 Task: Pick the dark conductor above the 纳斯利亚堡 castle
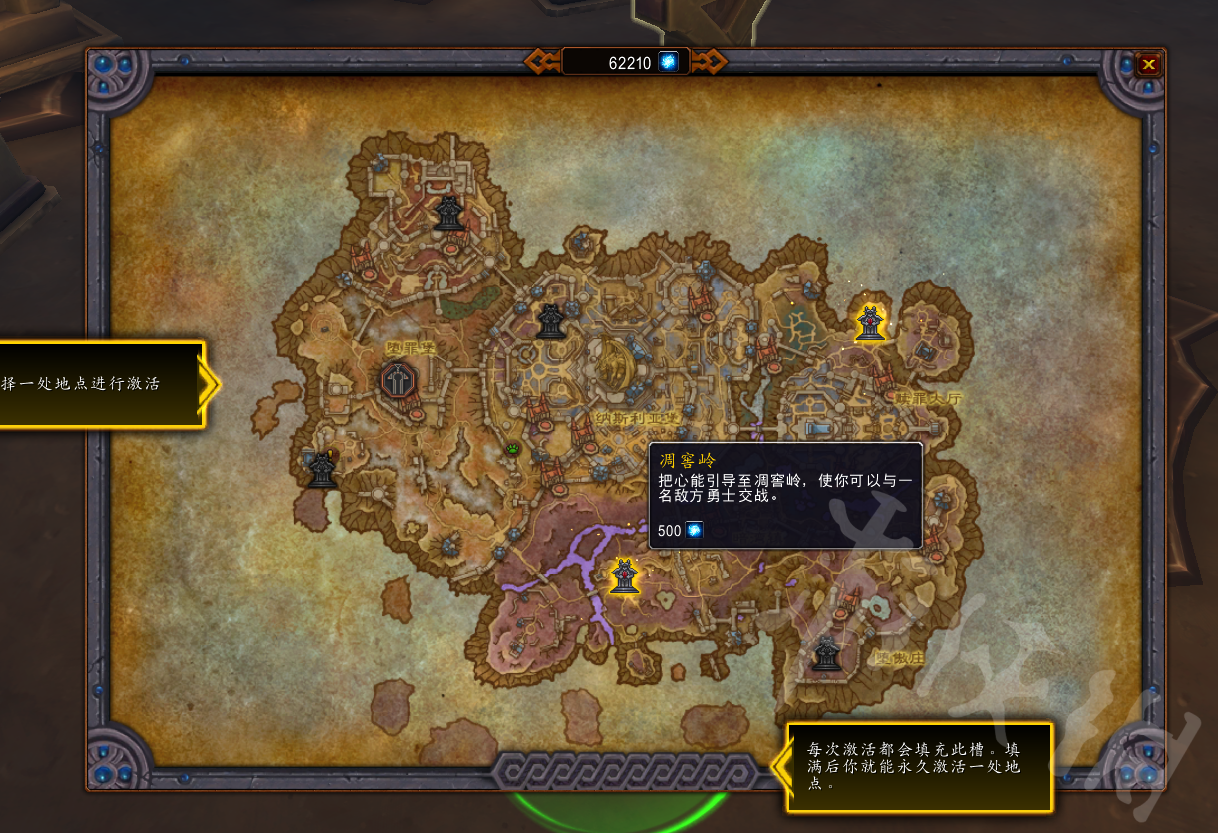coord(550,320)
